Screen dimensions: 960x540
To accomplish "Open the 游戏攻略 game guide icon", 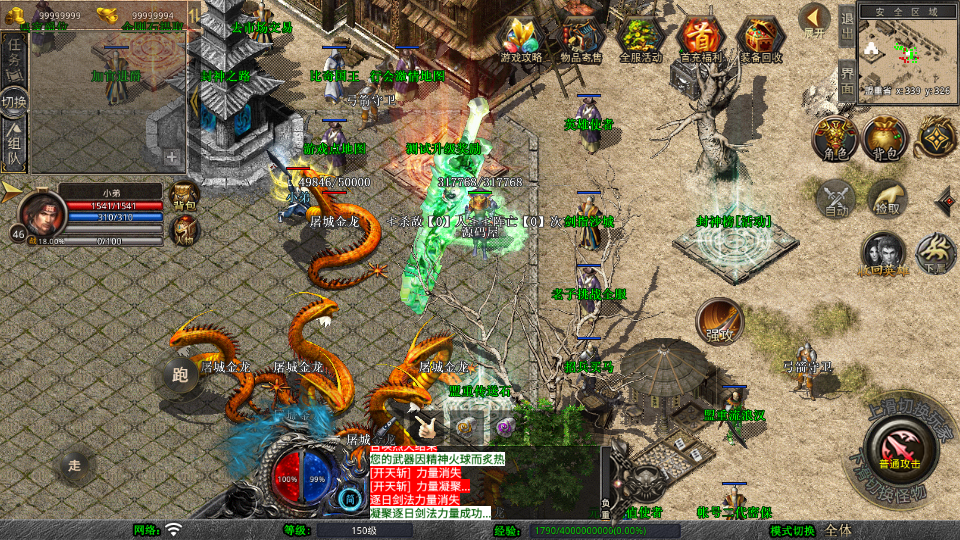I will 521,40.
